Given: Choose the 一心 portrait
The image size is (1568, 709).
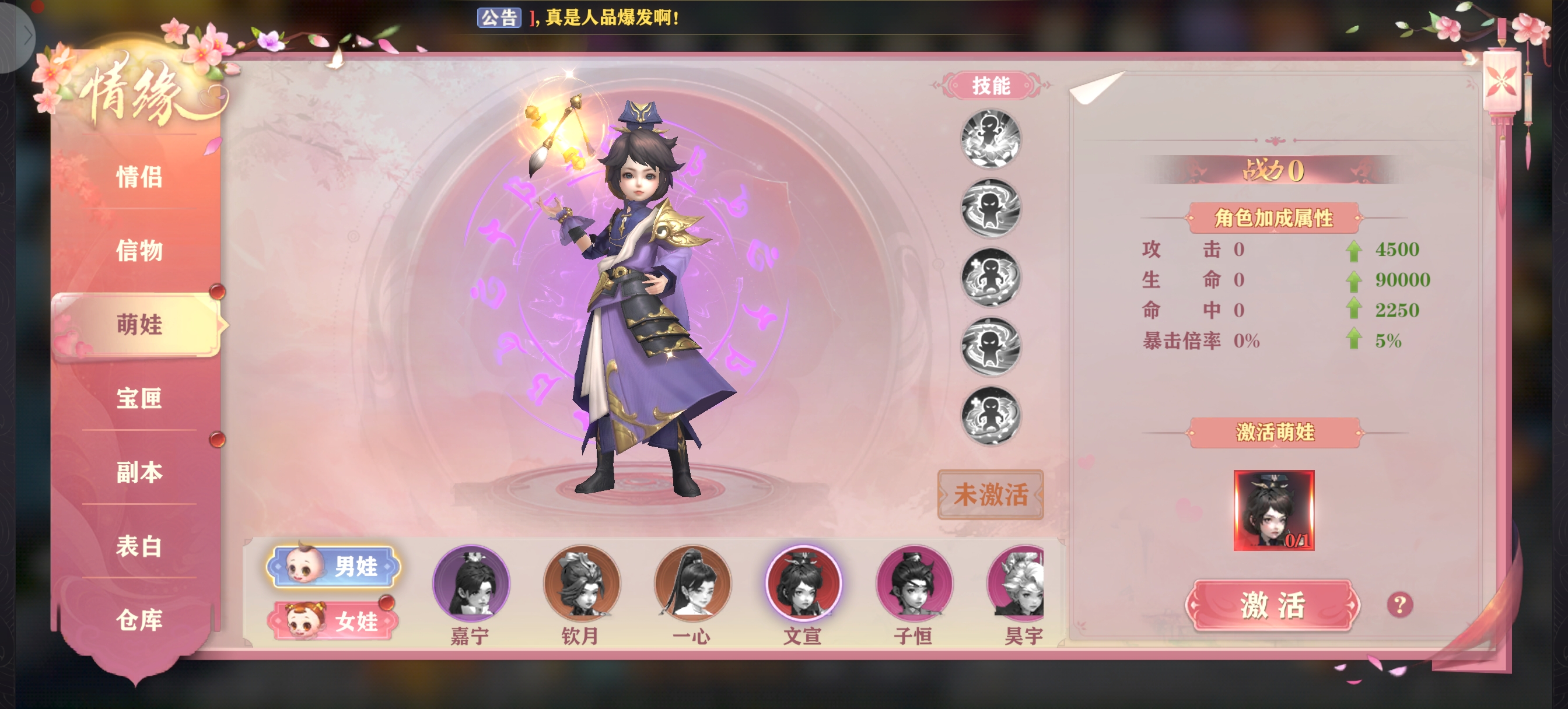Looking at the screenshot, I should (692, 584).
